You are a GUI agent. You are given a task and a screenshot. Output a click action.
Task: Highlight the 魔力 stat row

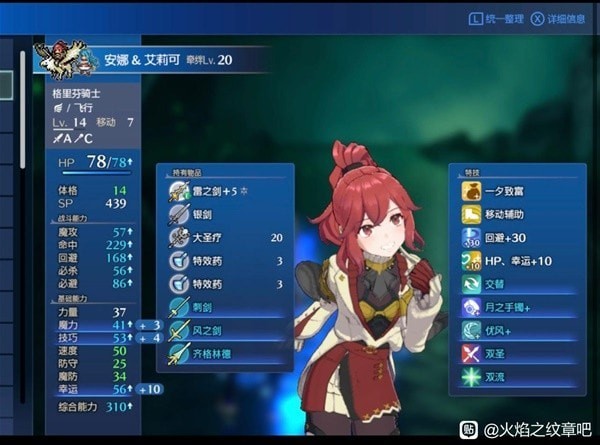click(x=90, y=325)
